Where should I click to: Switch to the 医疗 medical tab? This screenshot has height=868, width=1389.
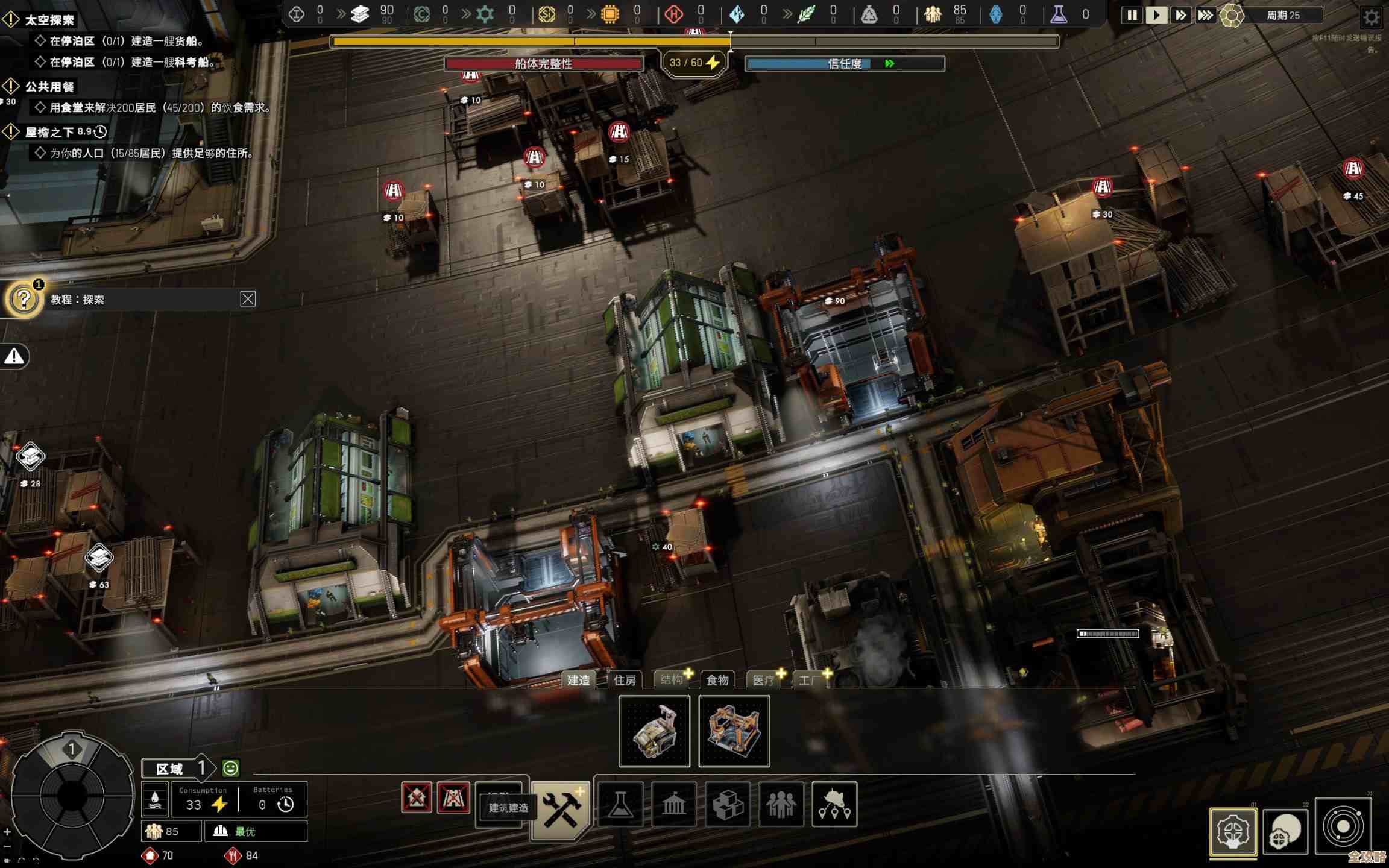click(x=763, y=680)
